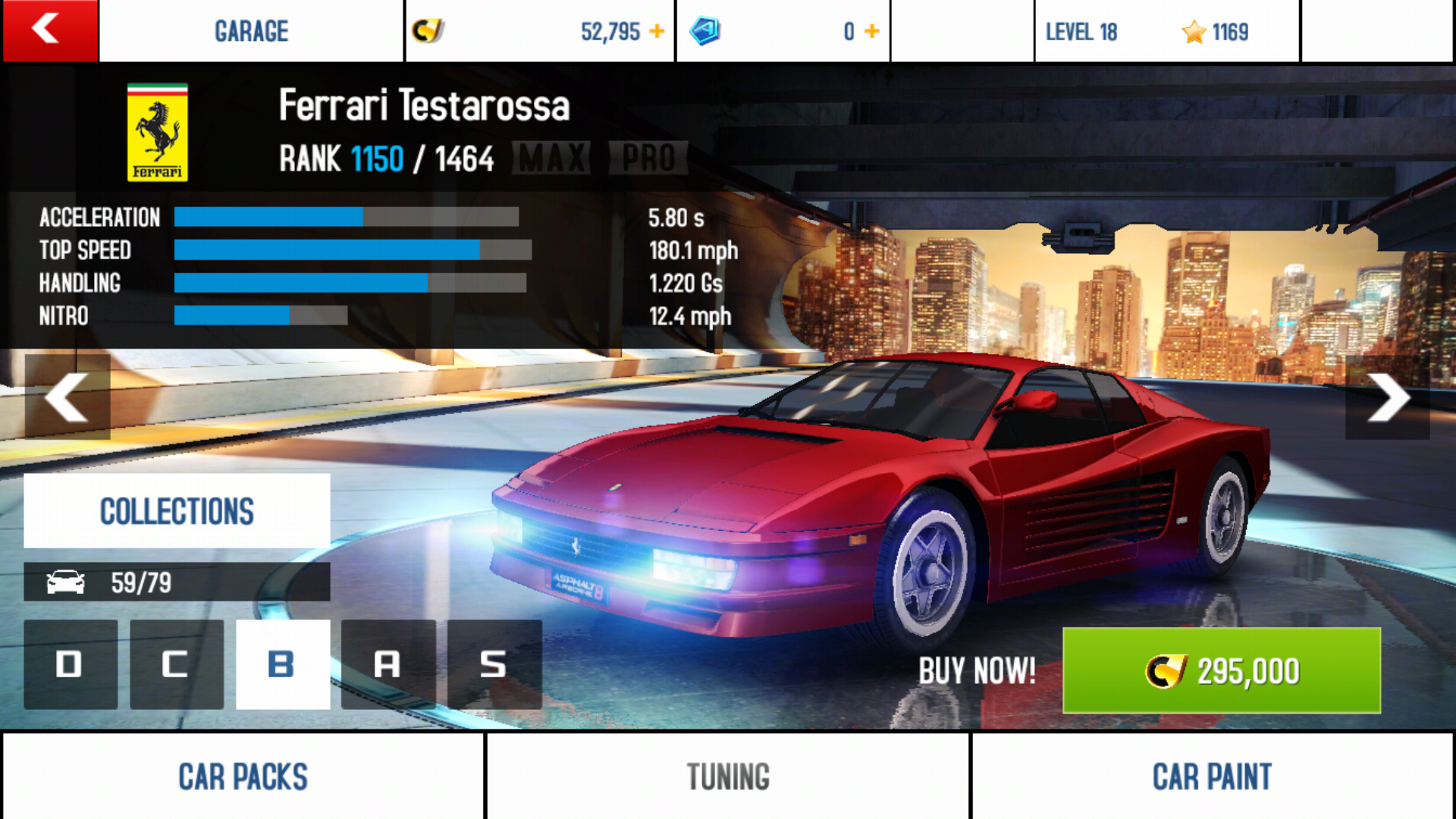
Task: Go back with the red arrow button
Action: (x=50, y=30)
